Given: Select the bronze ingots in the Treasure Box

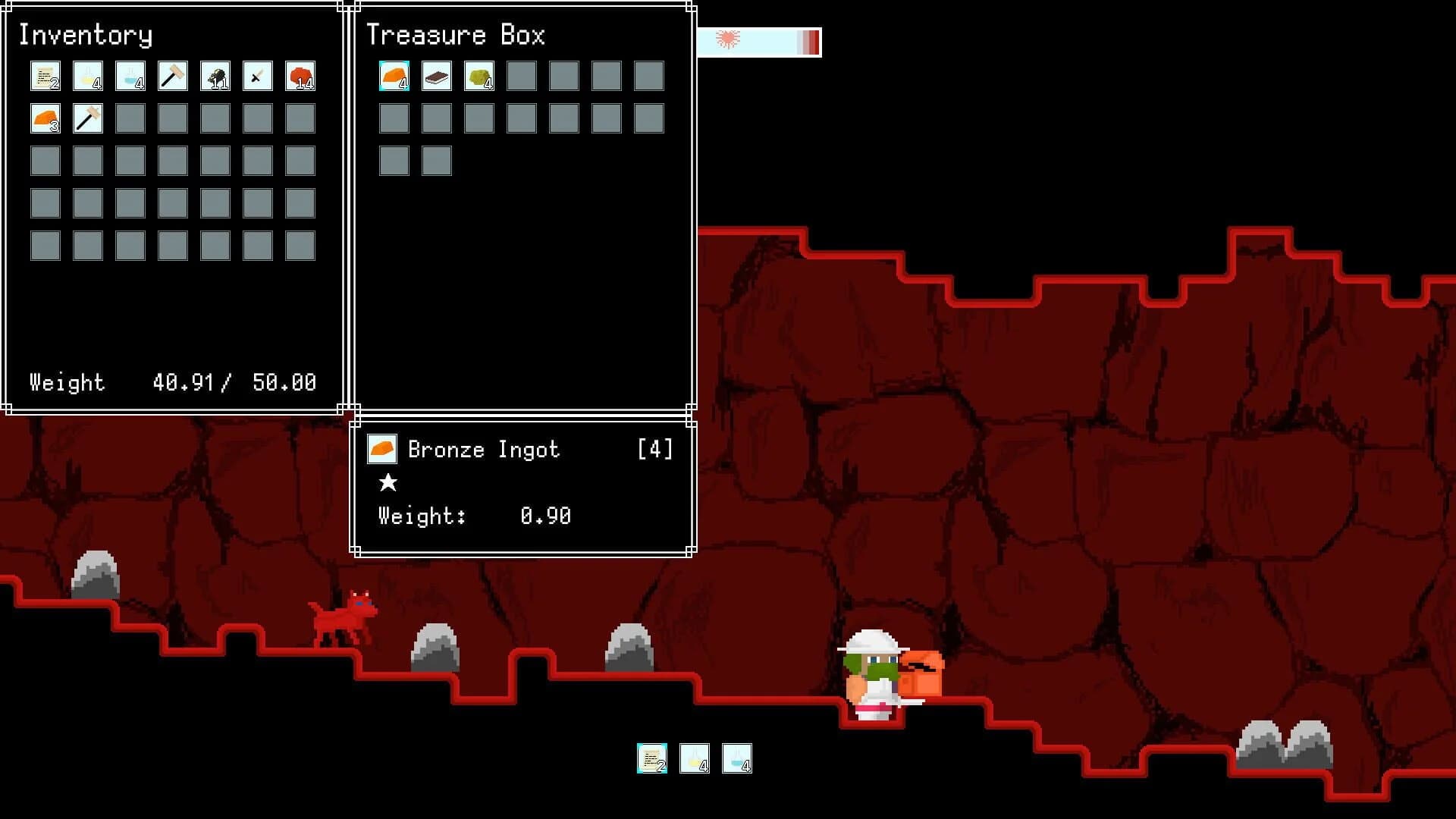Looking at the screenshot, I should pyautogui.click(x=394, y=76).
